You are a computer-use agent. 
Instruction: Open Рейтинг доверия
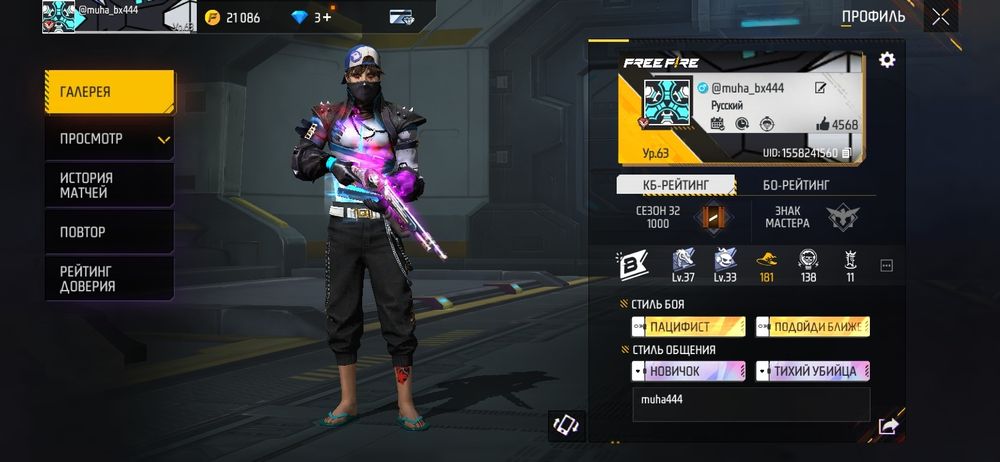click(109, 279)
